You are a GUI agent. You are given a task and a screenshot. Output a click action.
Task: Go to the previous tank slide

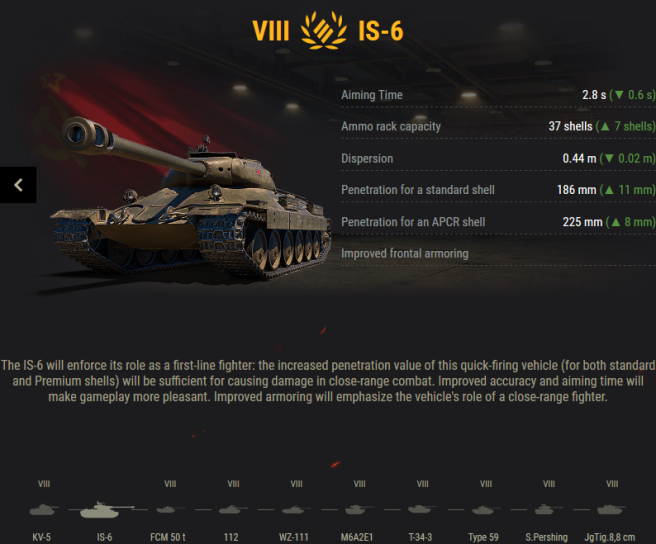18,184
